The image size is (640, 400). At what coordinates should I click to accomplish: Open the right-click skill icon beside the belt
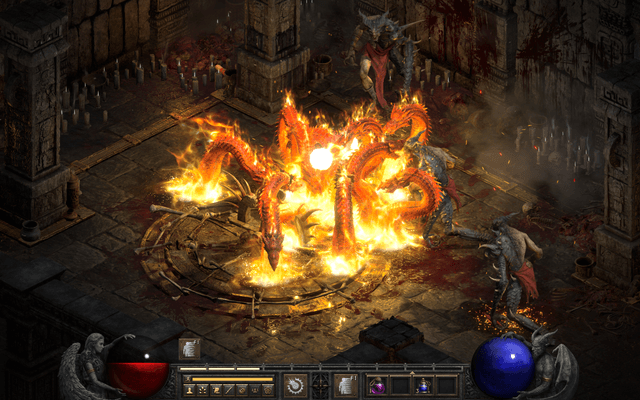click(345, 384)
